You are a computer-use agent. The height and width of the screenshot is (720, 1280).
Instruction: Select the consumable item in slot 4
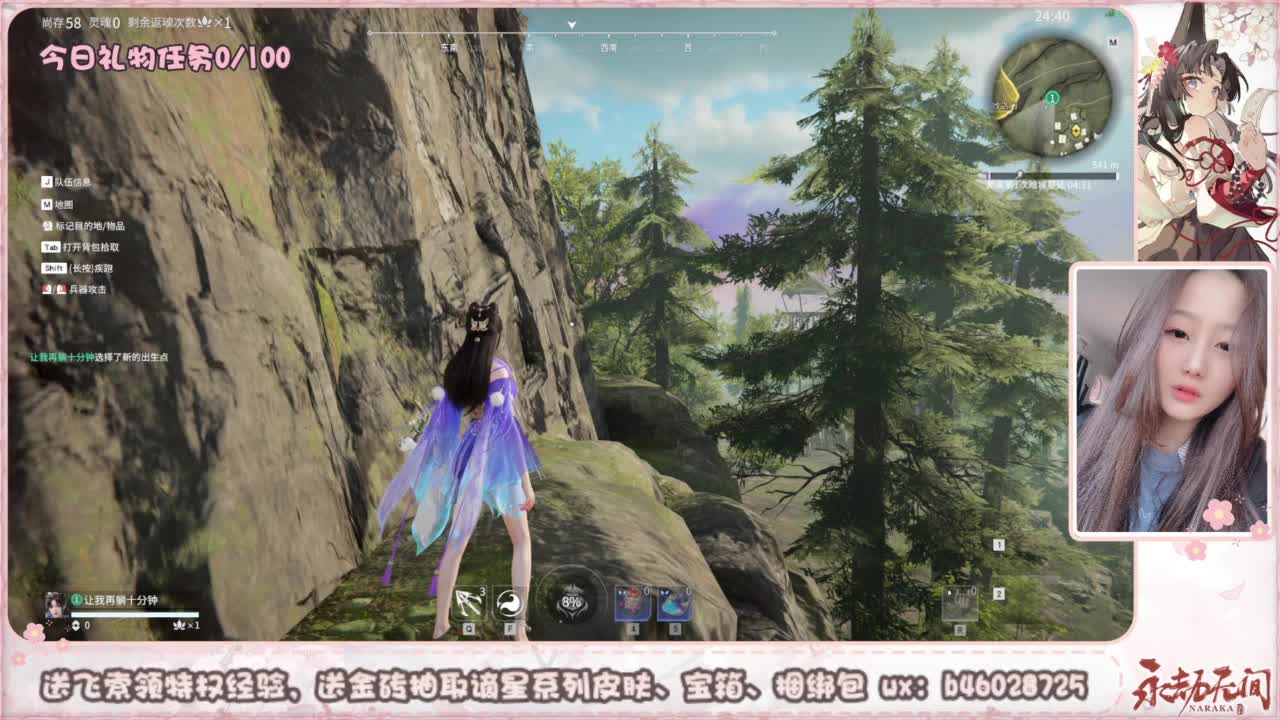pos(632,603)
